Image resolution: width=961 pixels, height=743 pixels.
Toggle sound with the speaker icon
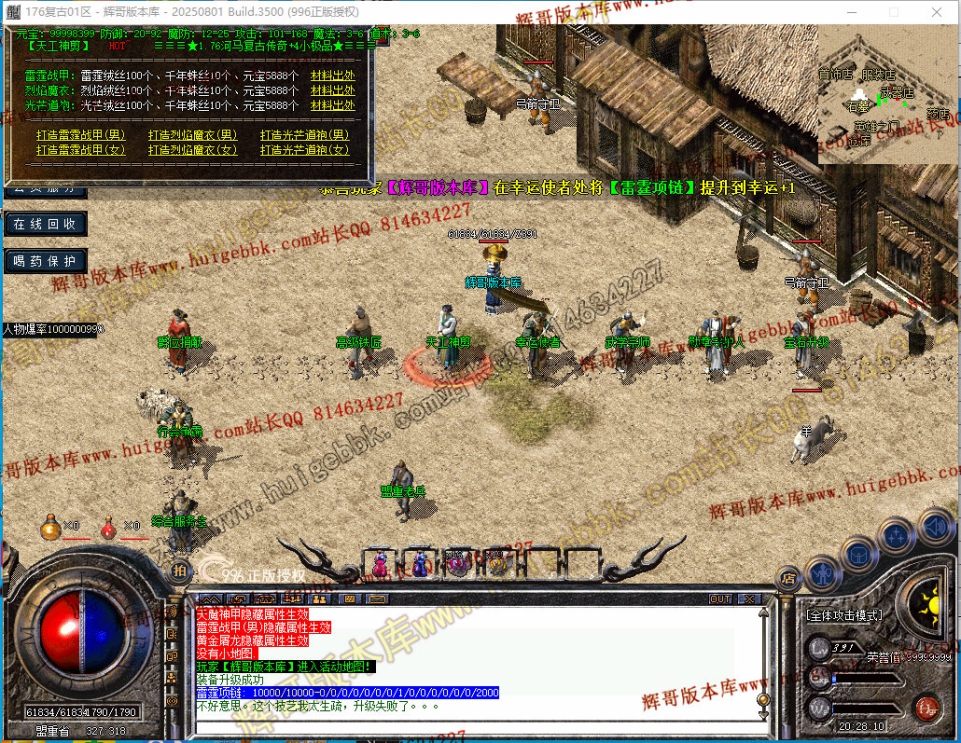coord(935,525)
